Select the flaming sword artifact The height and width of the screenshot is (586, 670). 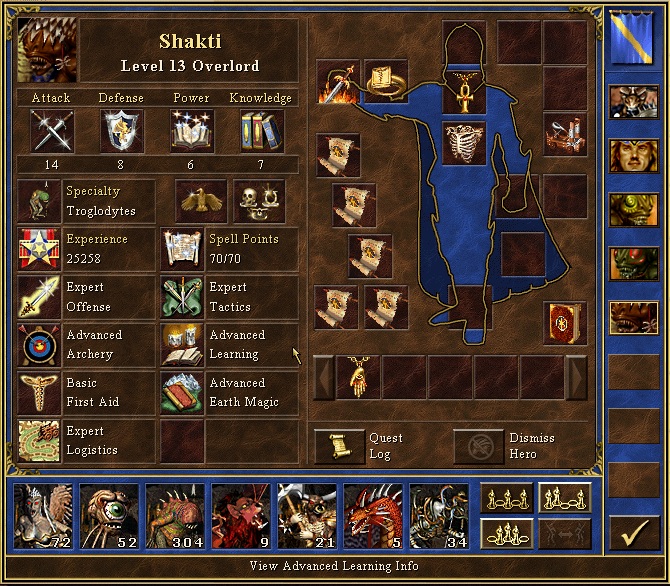(x=338, y=83)
